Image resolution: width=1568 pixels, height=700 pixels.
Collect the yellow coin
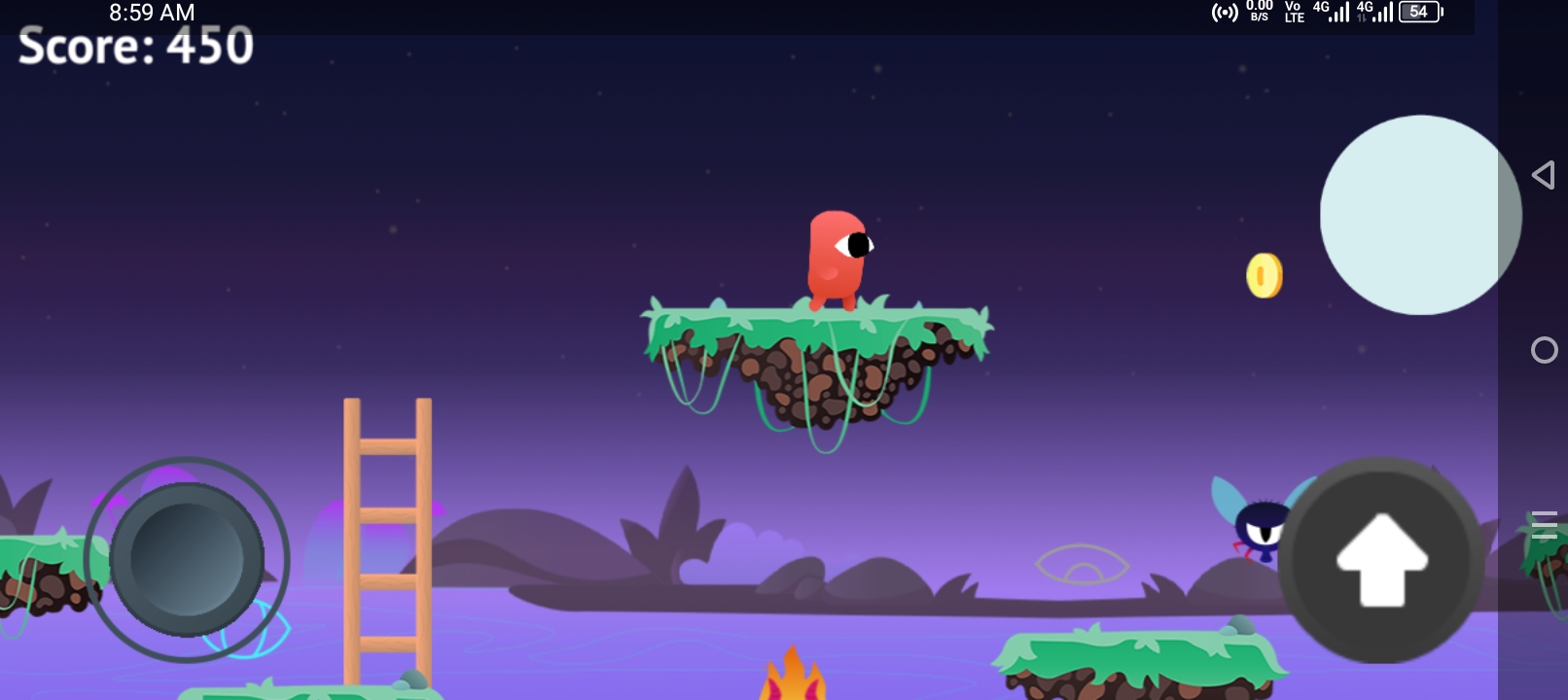(x=1264, y=273)
